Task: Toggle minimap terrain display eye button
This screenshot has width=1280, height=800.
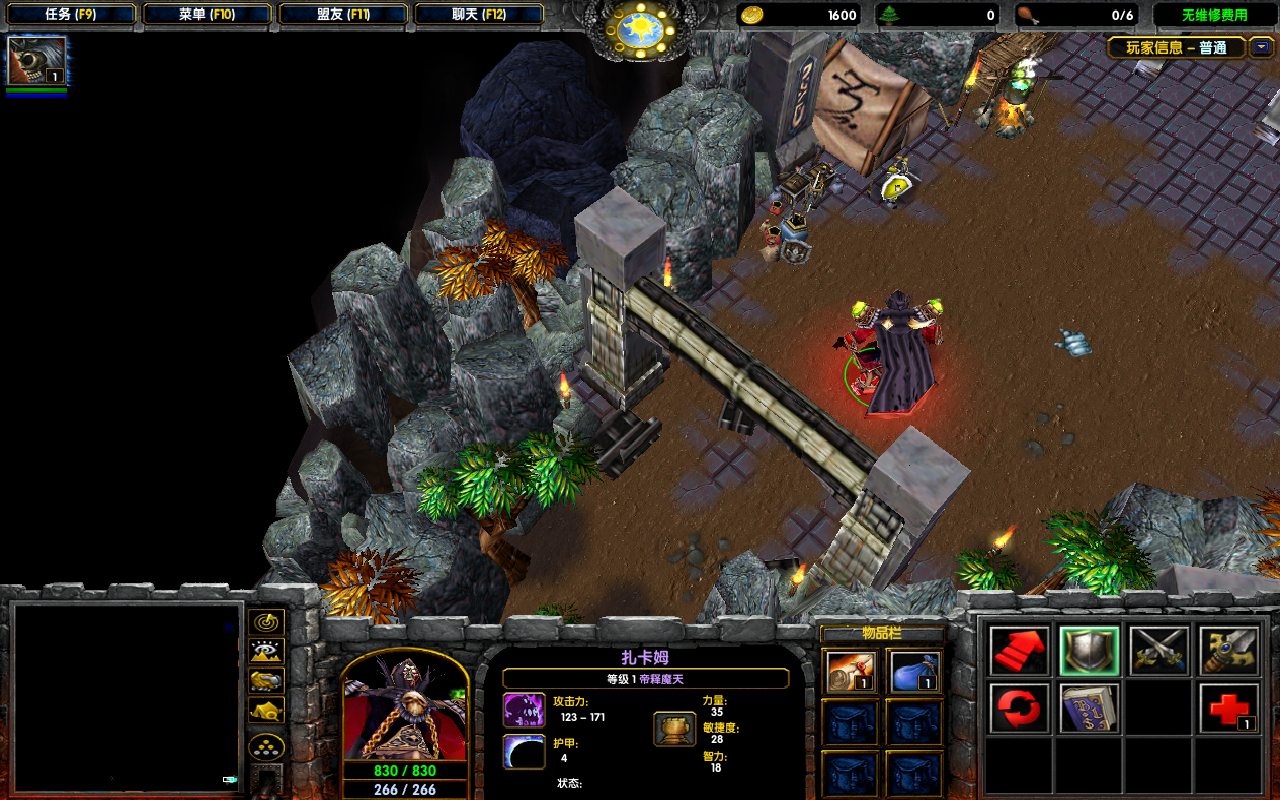Action: [x=266, y=652]
